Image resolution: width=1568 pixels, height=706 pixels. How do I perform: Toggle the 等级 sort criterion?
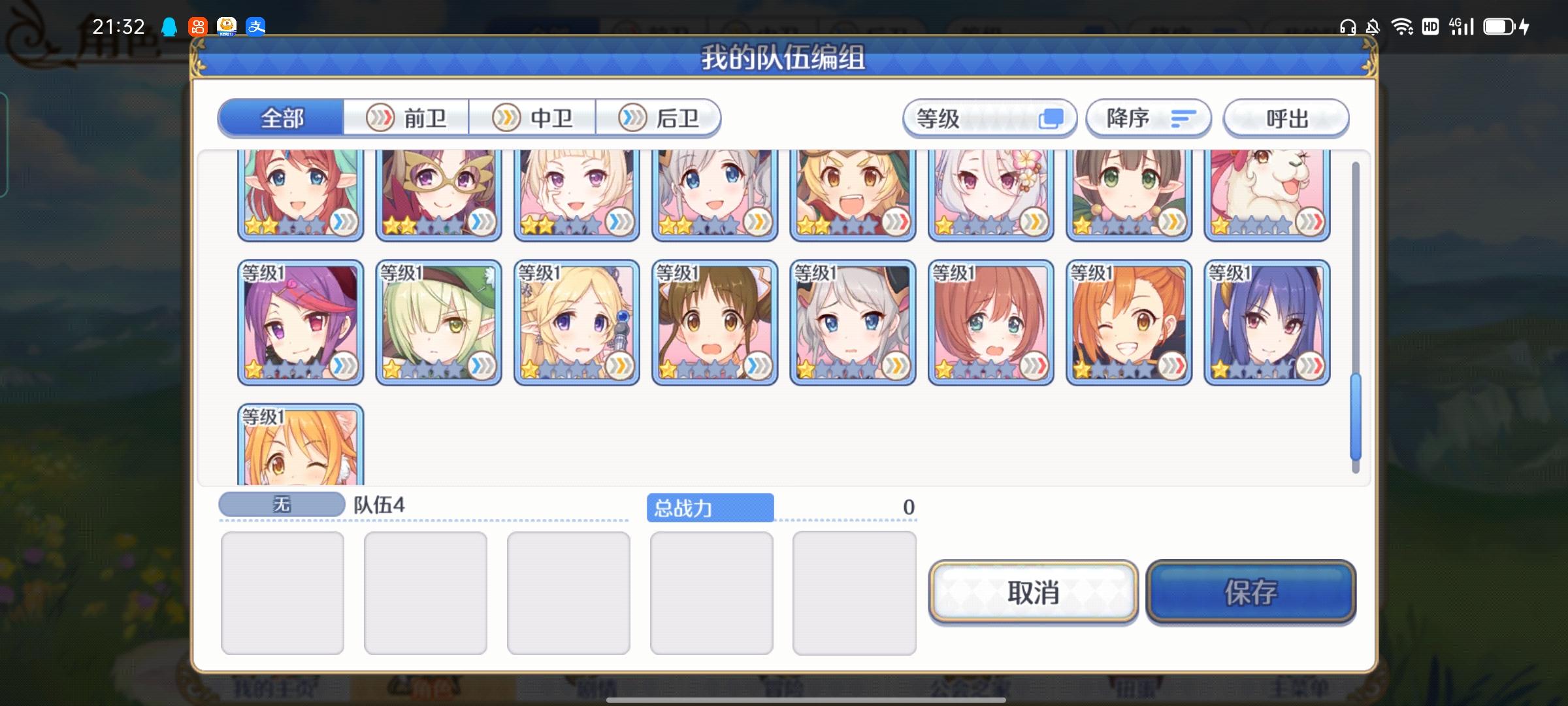[989, 118]
